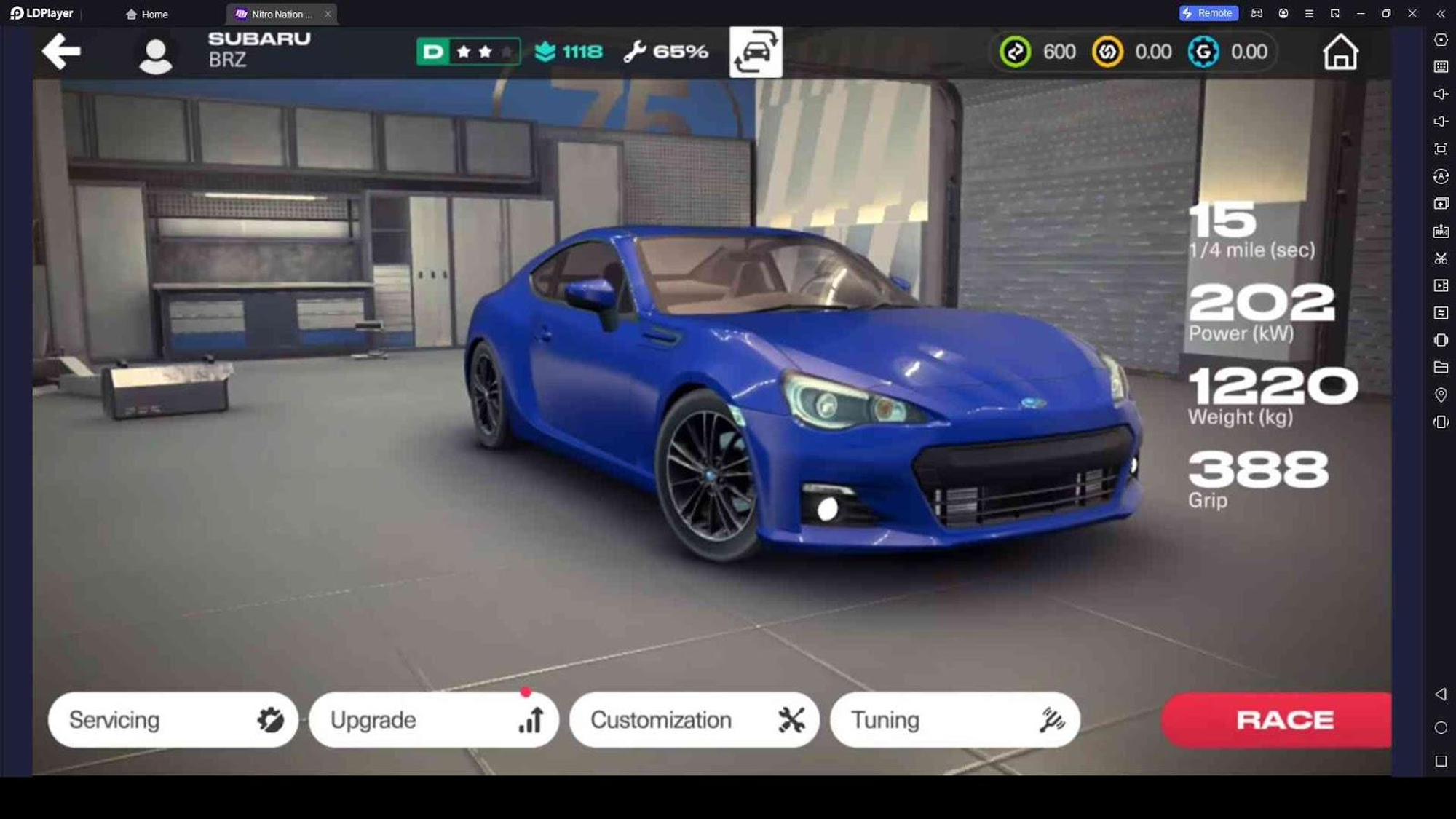Screen dimensions: 1456x819
Task: Select the green cash currency icon
Action: click(1016, 52)
